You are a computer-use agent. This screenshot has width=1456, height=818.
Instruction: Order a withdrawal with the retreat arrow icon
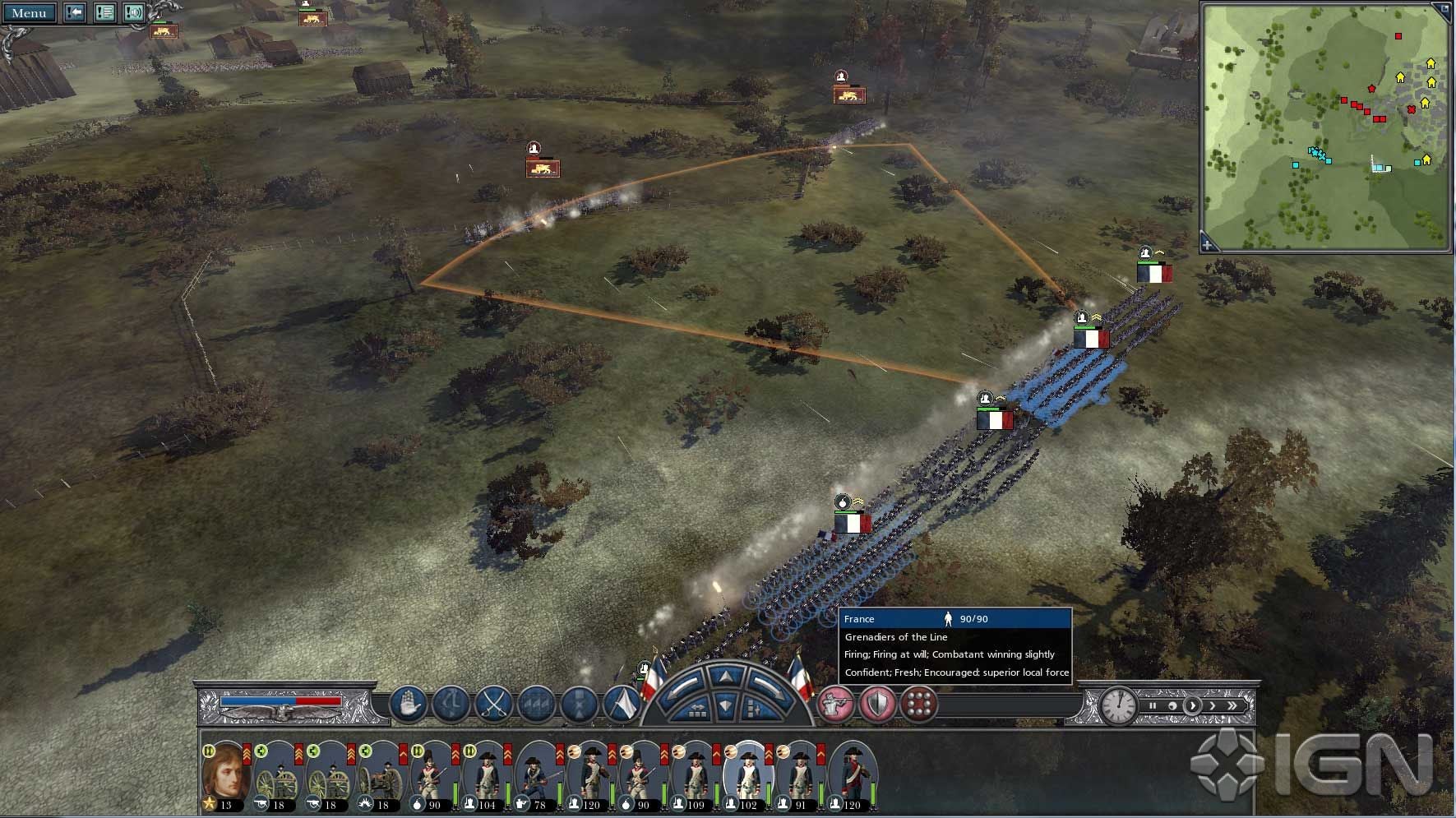tap(453, 705)
